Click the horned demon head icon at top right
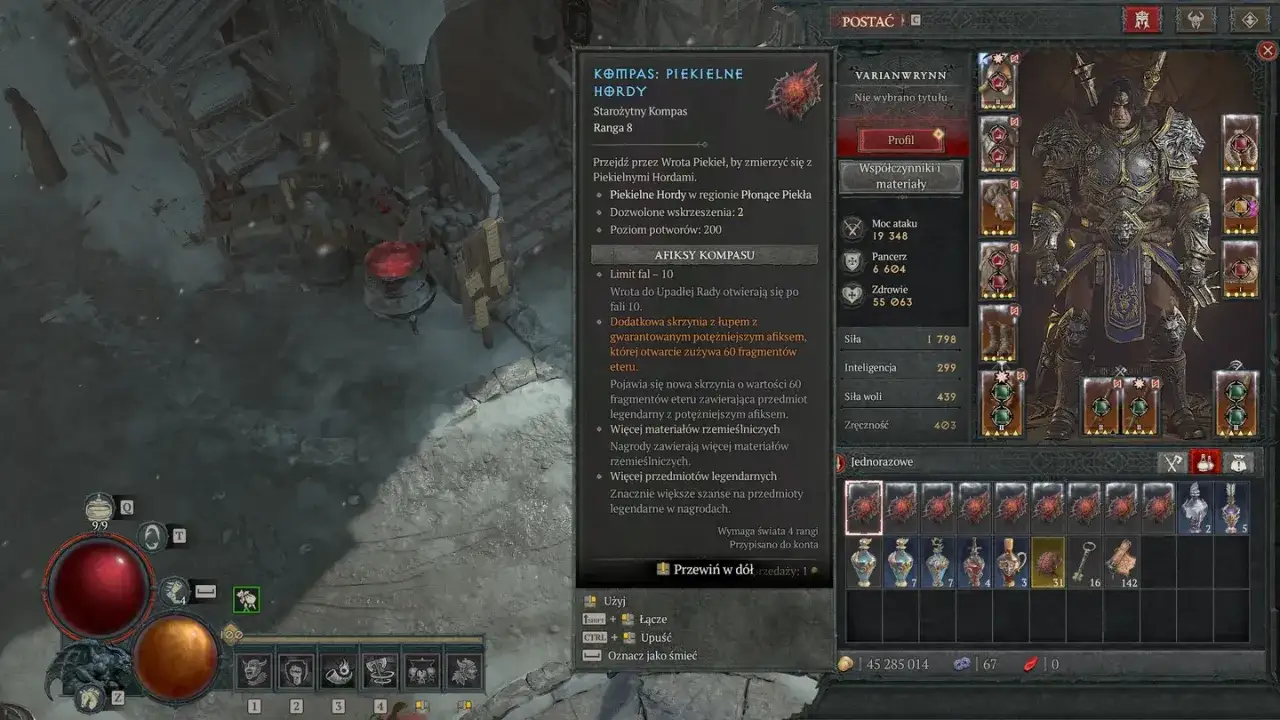1280x720 pixels. 1196,19
